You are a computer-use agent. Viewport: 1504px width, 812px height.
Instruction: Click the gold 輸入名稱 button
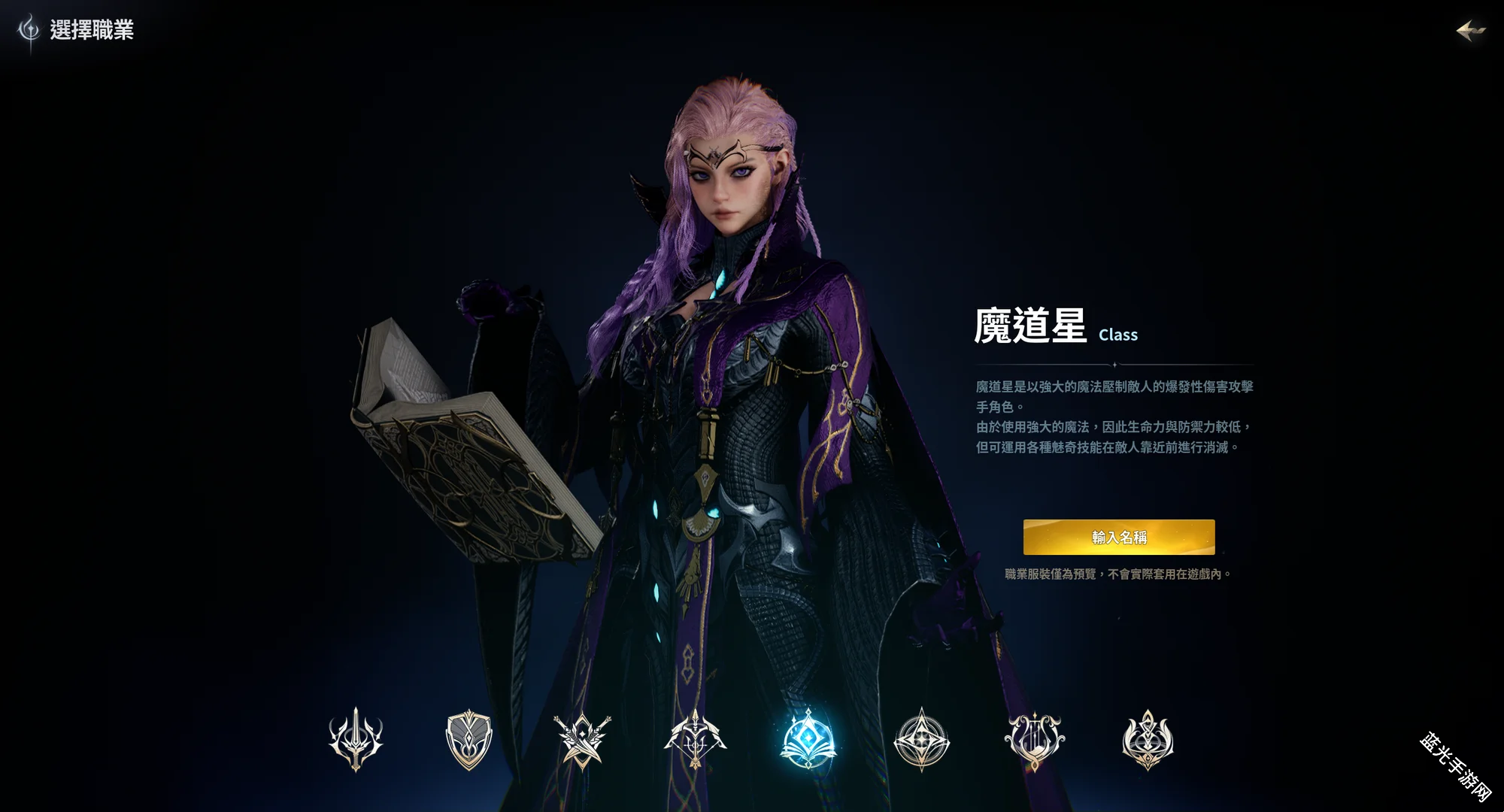[1118, 537]
